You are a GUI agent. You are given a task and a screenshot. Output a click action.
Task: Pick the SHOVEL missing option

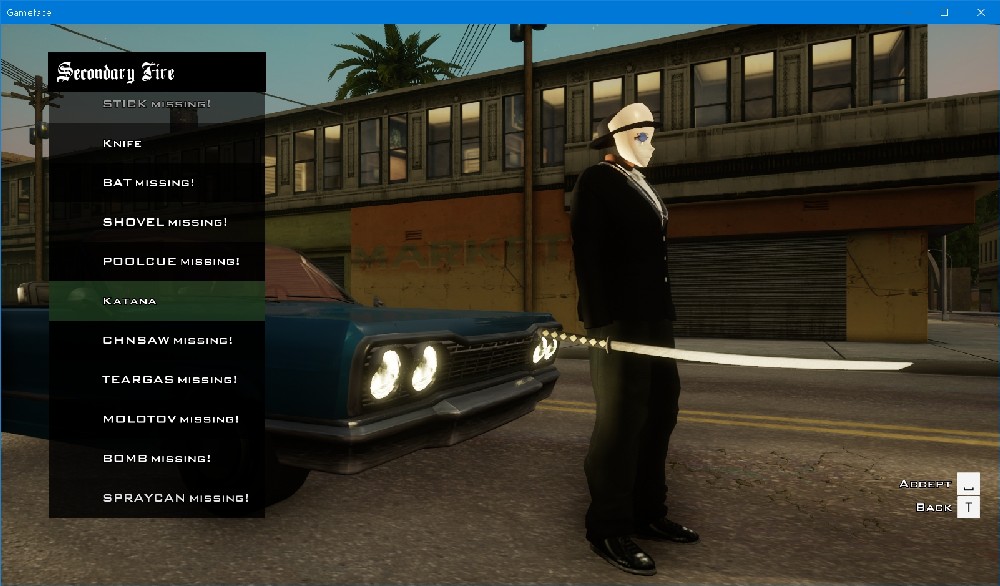[x=157, y=222]
